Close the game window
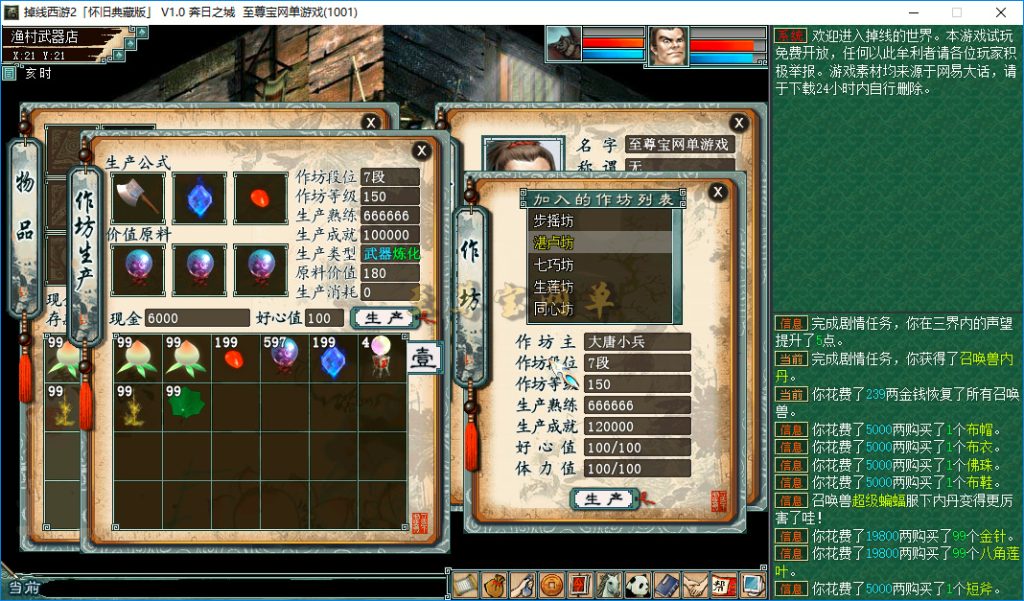 [1000, 12]
